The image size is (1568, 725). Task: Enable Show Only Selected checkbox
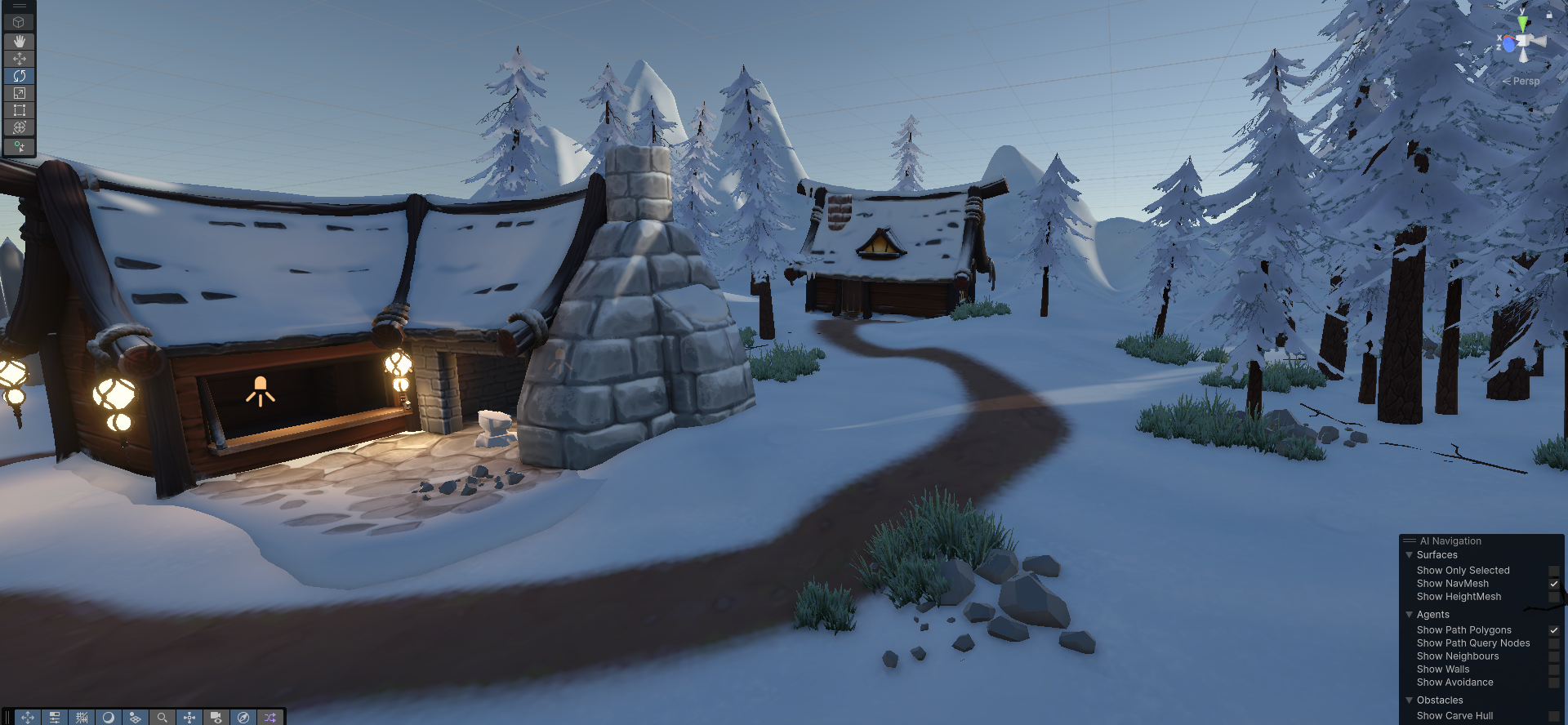click(1554, 571)
